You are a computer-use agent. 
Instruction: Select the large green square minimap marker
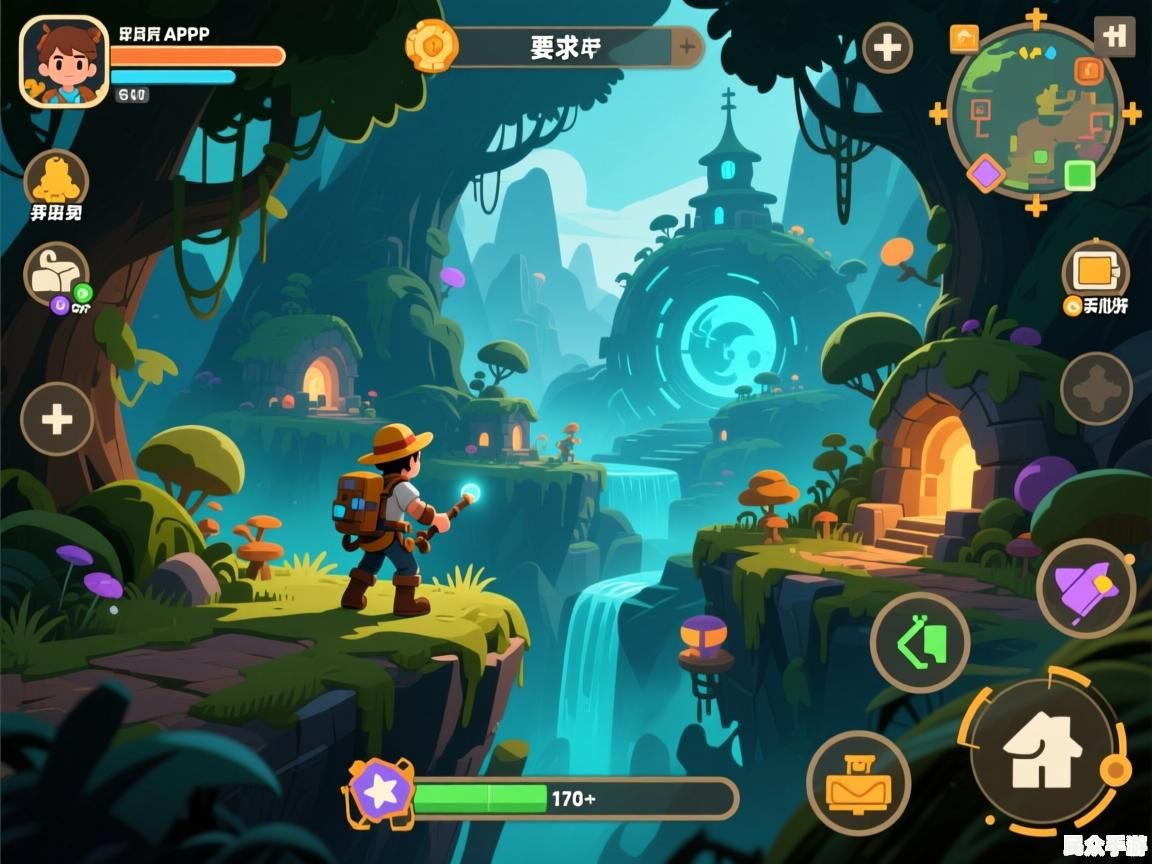1079,175
